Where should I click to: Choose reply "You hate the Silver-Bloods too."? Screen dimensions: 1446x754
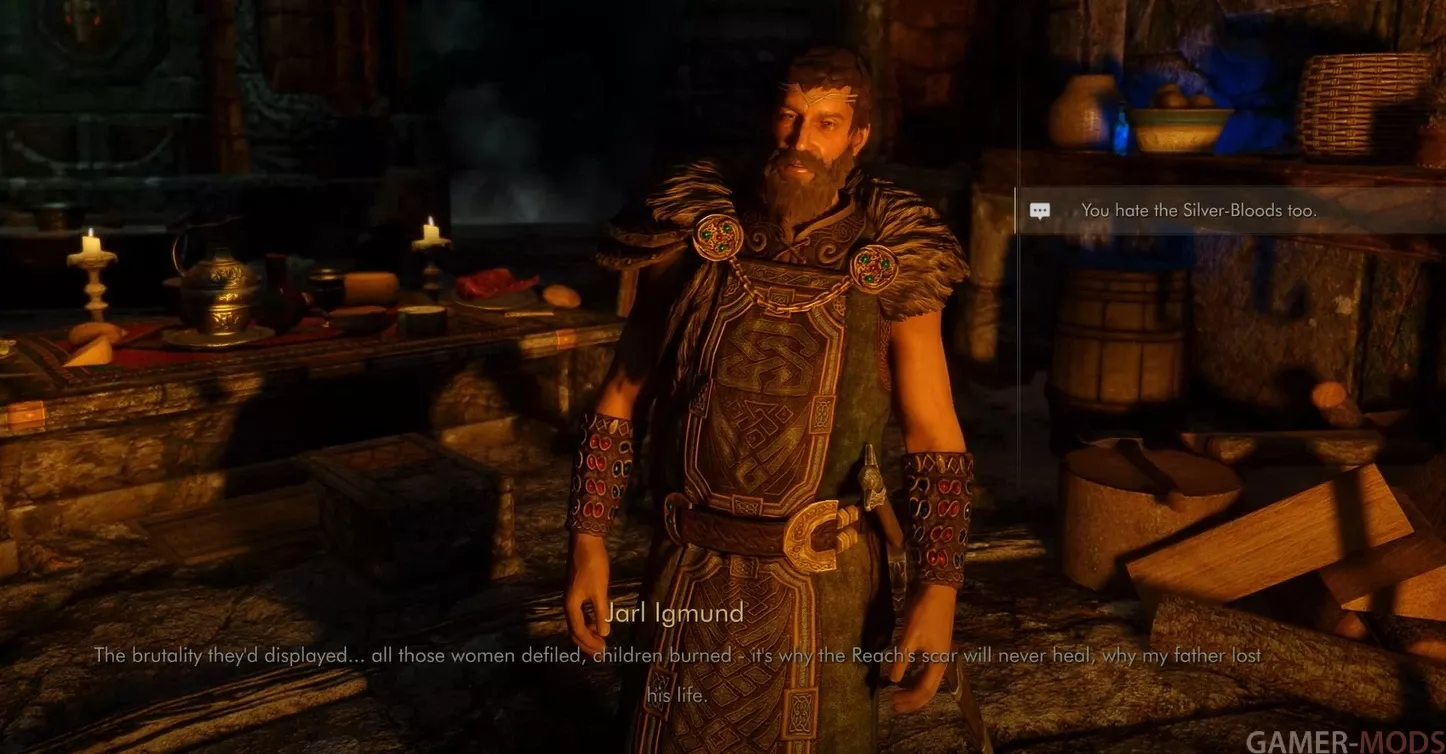(x=1198, y=211)
